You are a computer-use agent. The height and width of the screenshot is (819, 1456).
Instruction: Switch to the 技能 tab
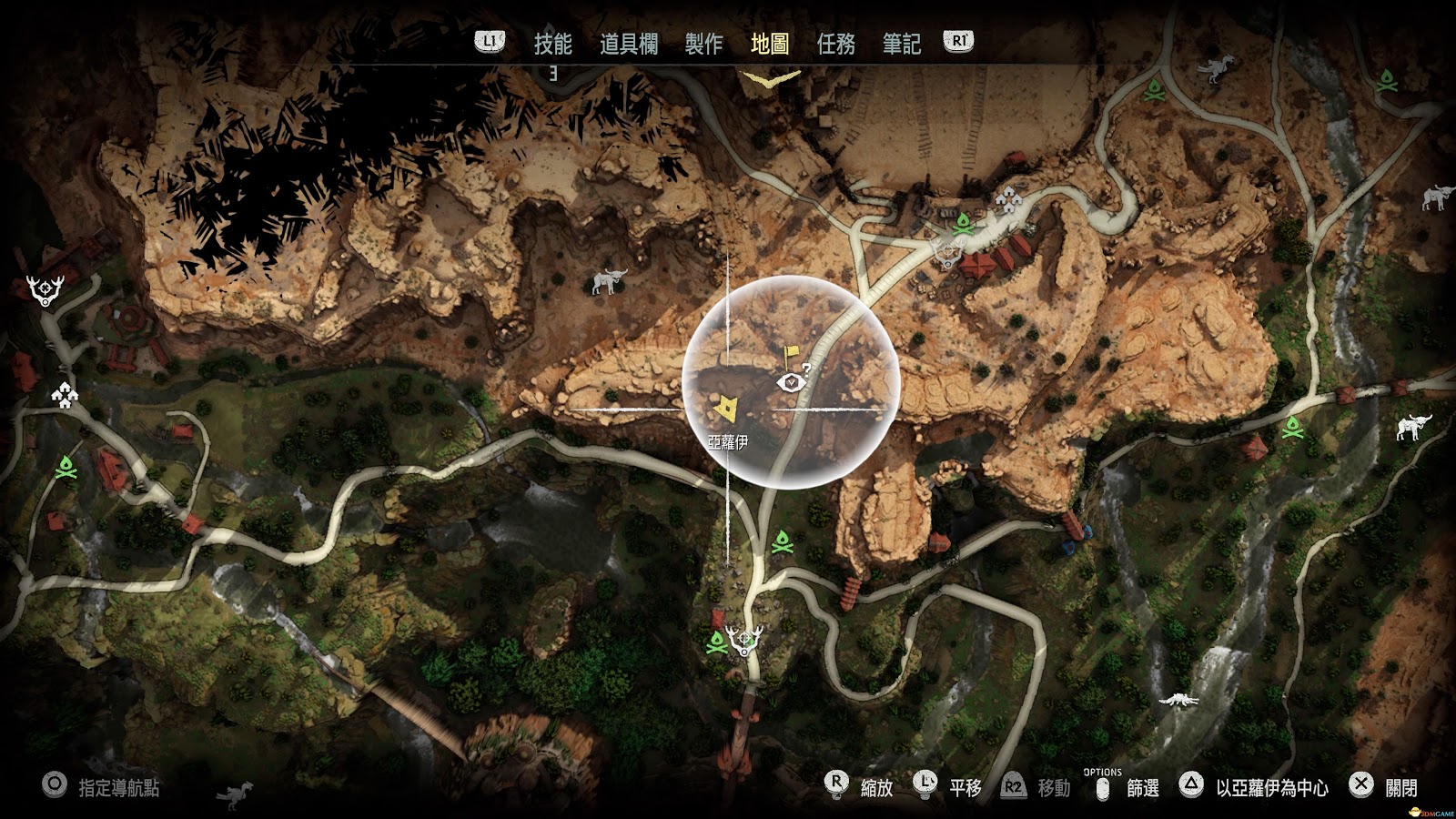pos(552,44)
